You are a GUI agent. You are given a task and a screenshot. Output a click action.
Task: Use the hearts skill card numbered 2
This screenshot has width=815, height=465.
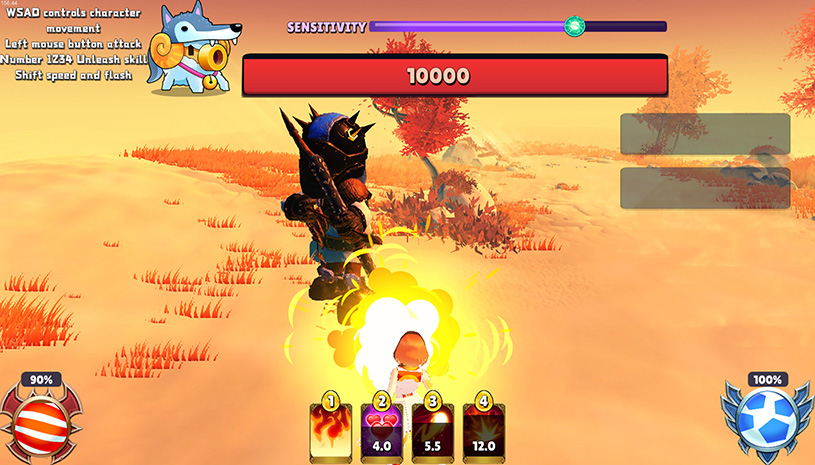point(381,430)
